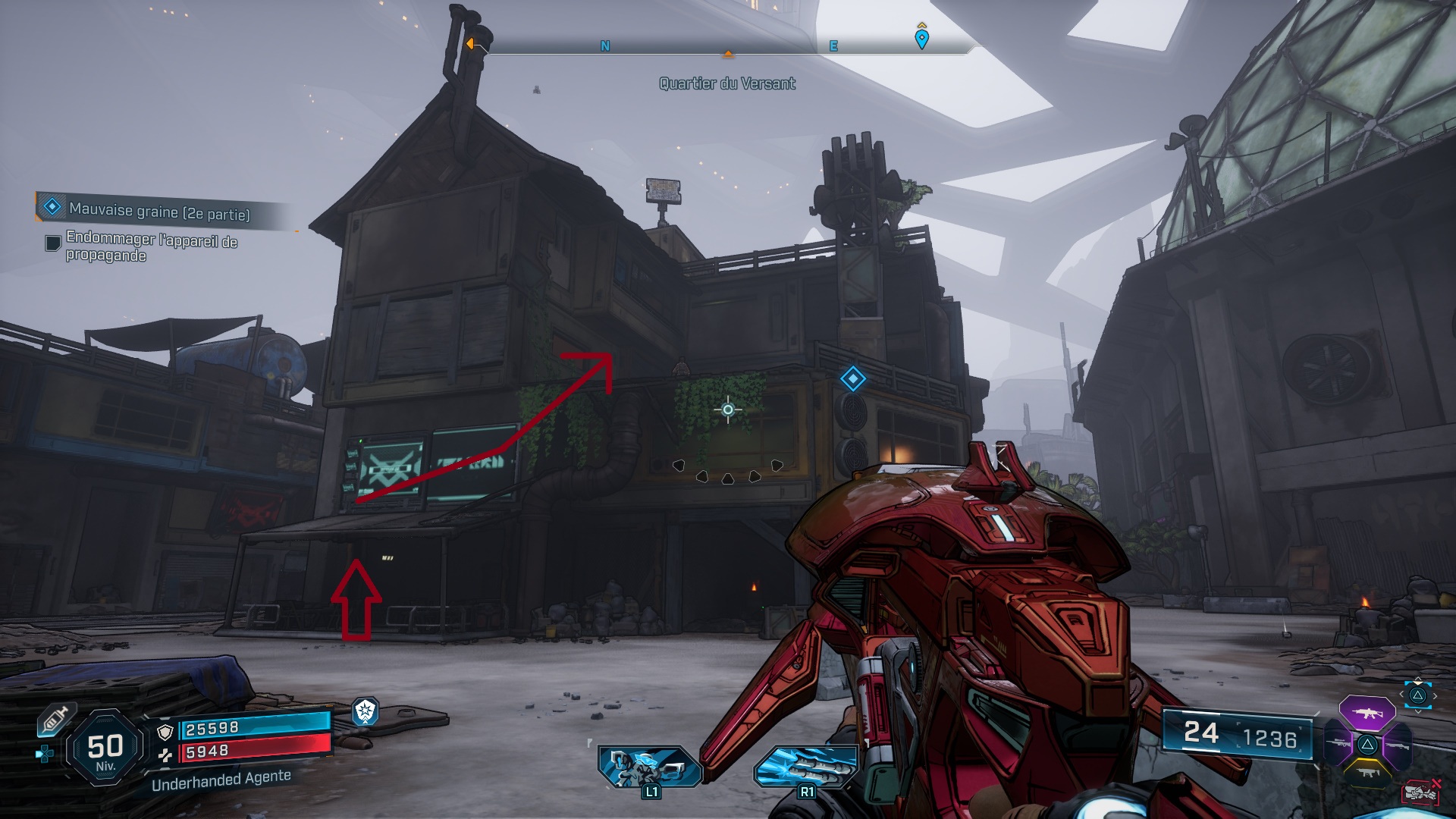Select the sniper rifle weapon slot

coord(1338,744)
